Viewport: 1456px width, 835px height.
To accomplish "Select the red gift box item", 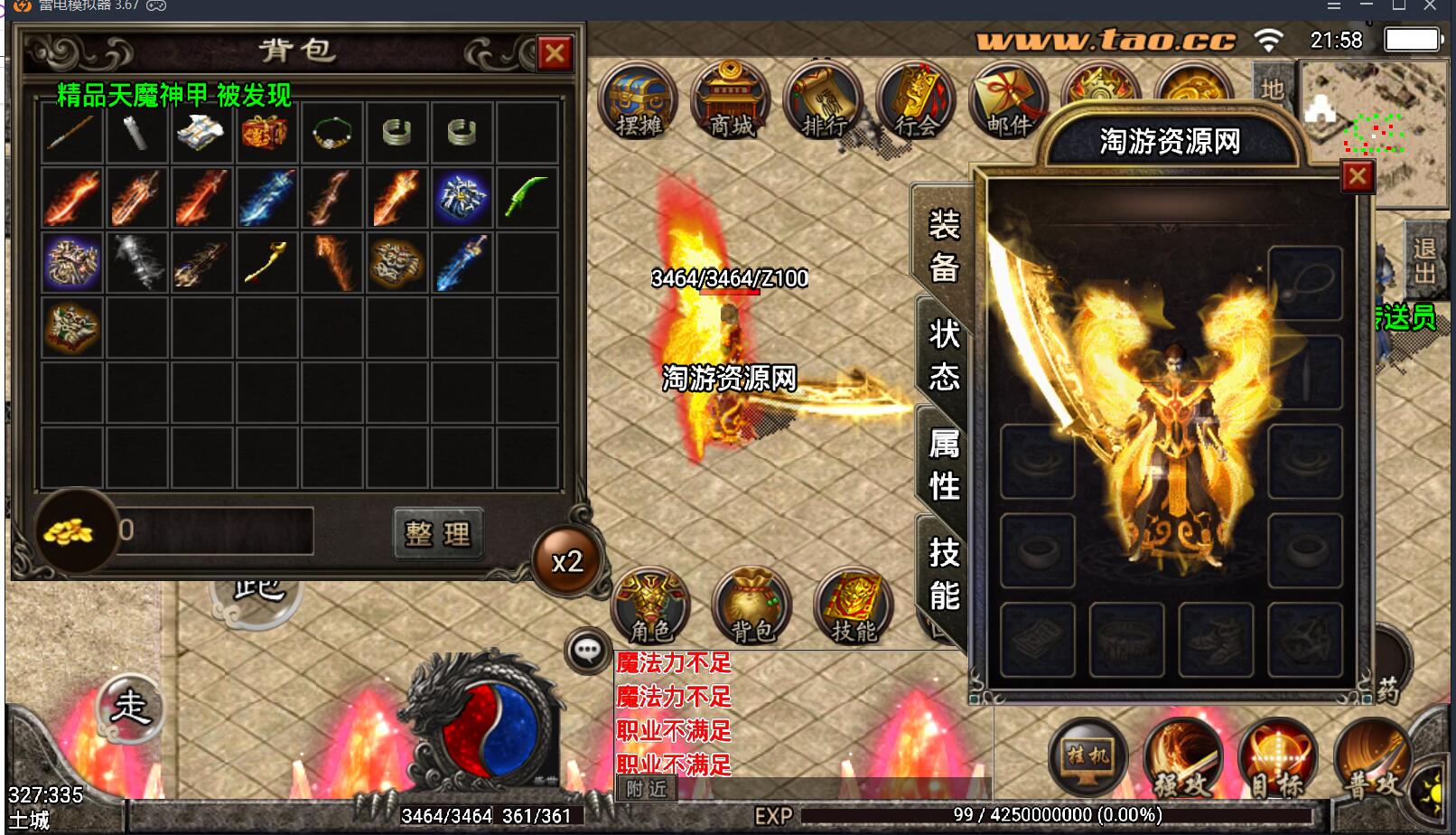I will click(266, 134).
